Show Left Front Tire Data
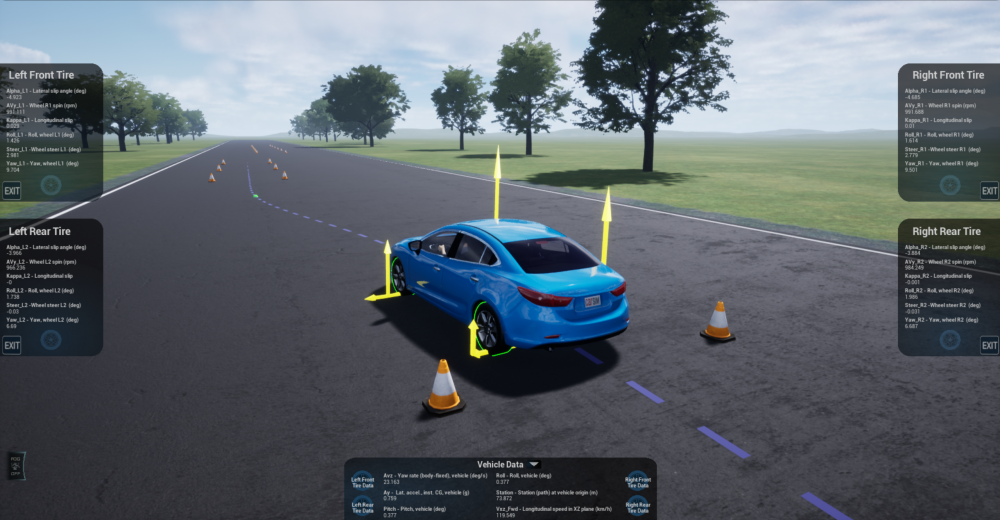 pyautogui.click(x=363, y=482)
